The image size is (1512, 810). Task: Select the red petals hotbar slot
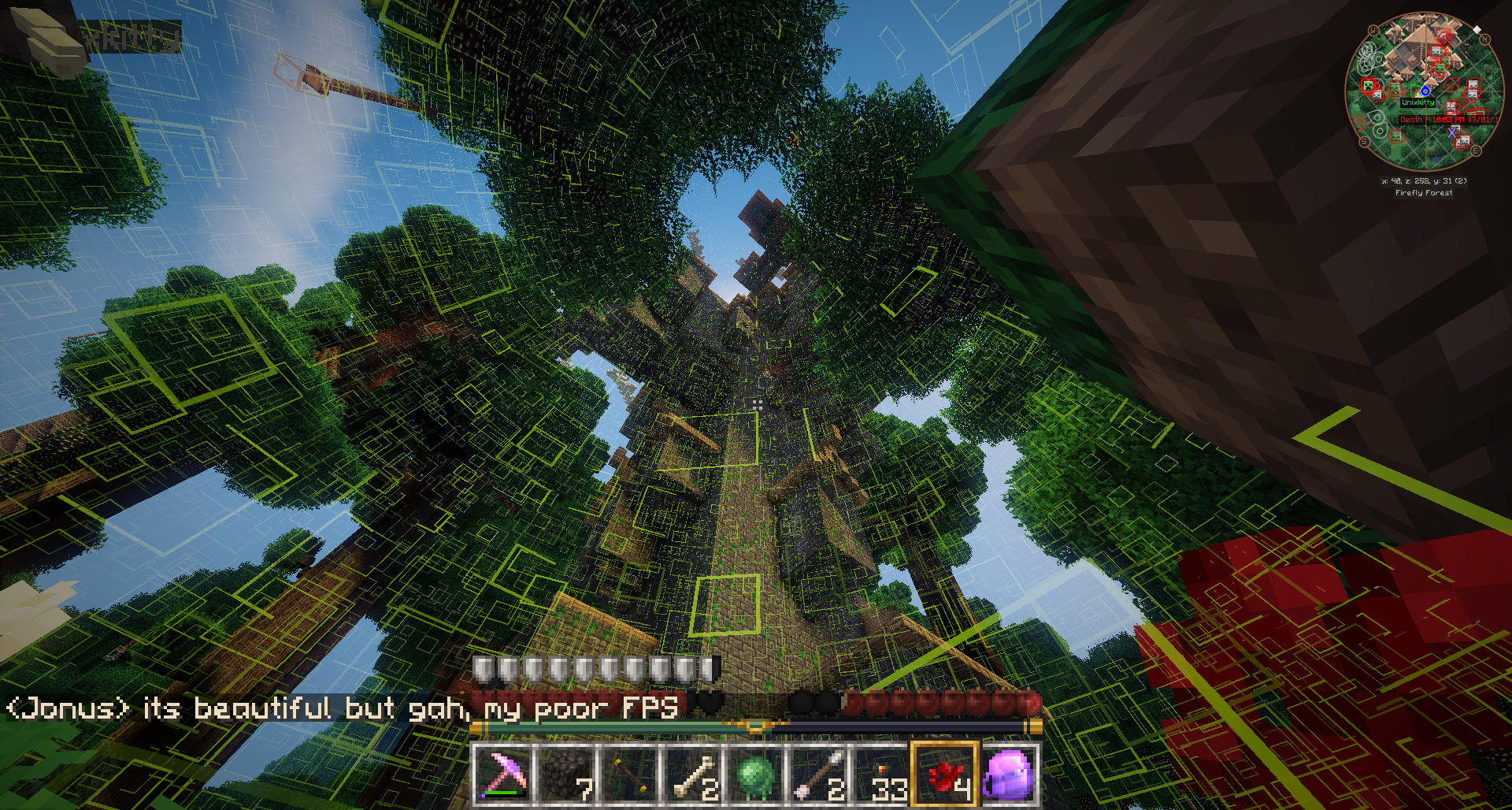pos(945,774)
